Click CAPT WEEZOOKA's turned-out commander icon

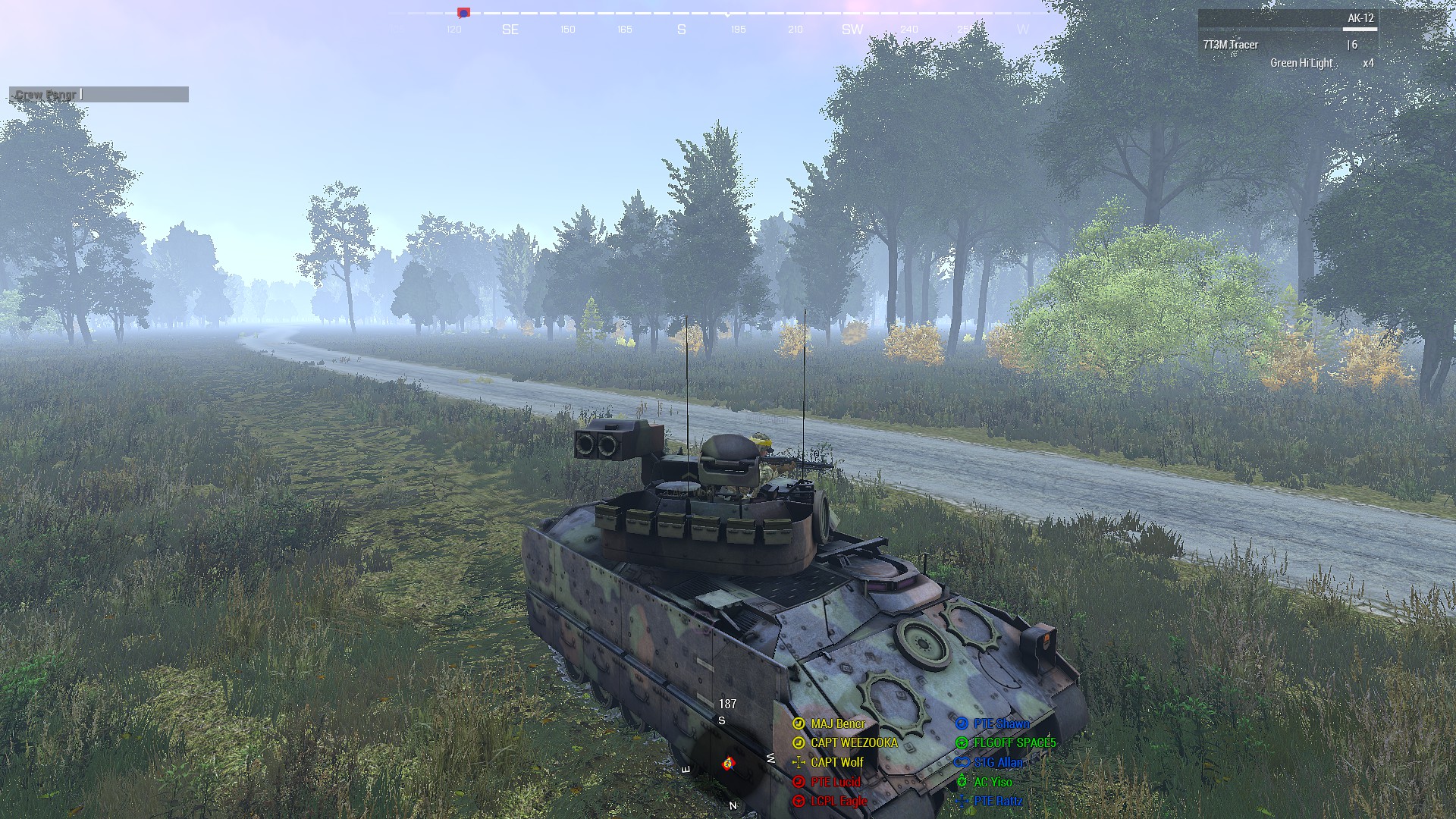pyautogui.click(x=798, y=743)
